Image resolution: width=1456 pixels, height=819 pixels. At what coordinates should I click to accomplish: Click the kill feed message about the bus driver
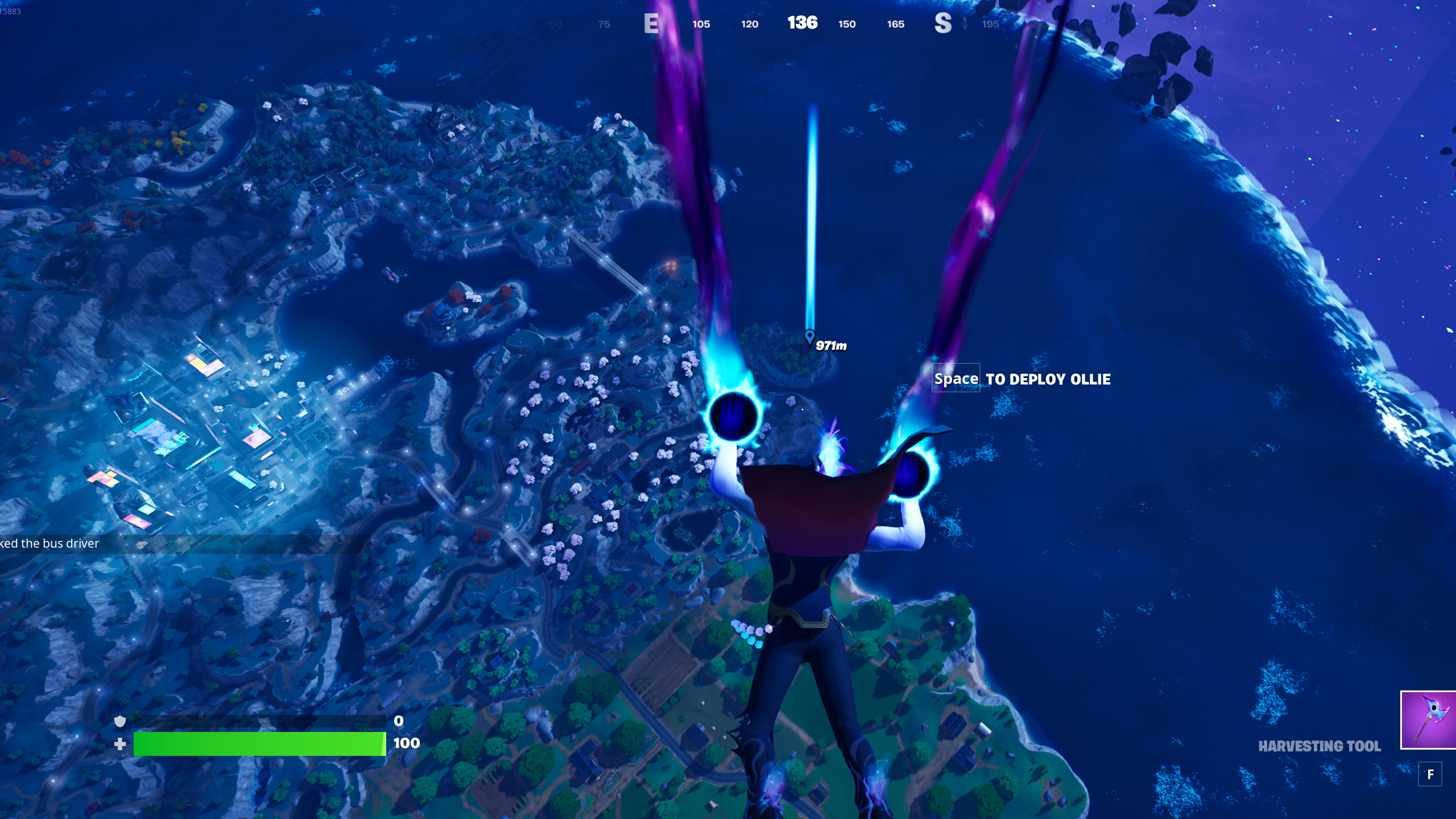click(x=50, y=543)
